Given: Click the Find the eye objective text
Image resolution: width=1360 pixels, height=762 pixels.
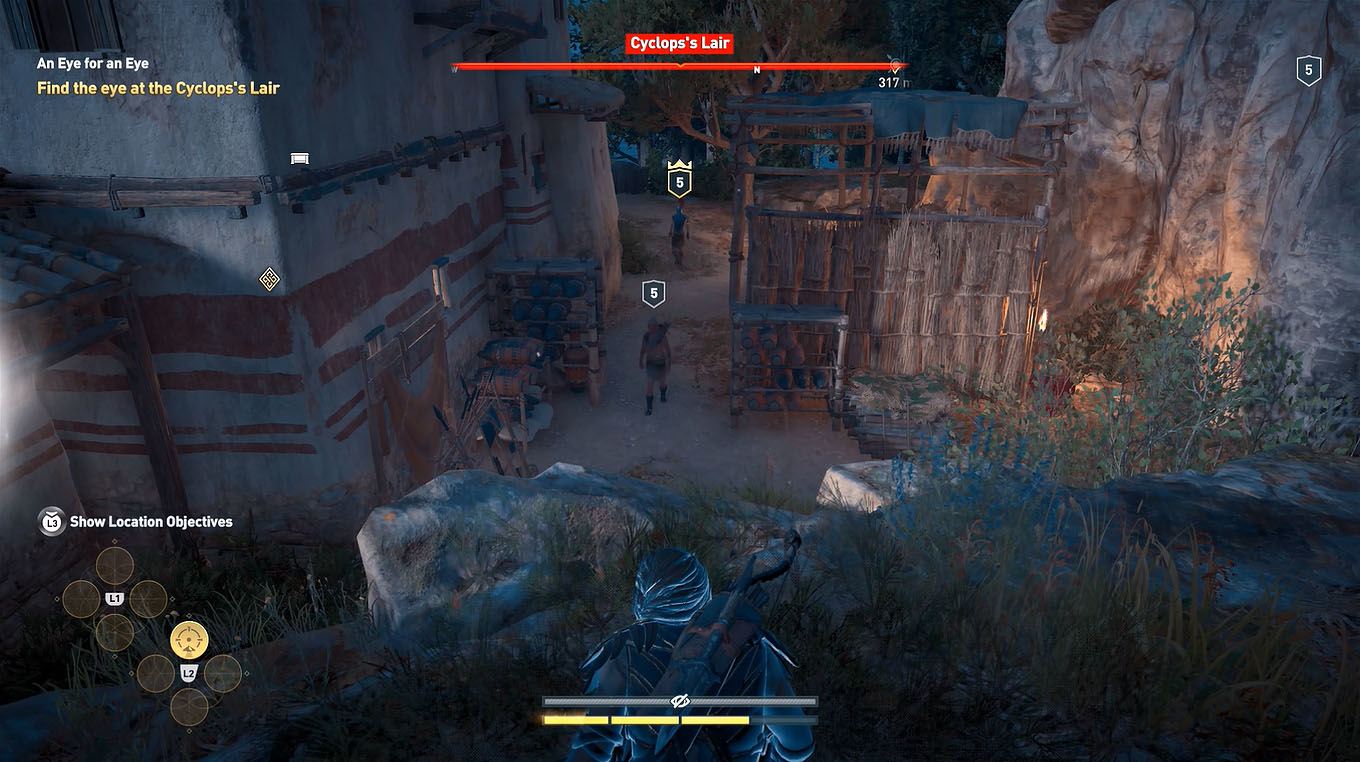Looking at the screenshot, I should pyautogui.click(x=158, y=88).
